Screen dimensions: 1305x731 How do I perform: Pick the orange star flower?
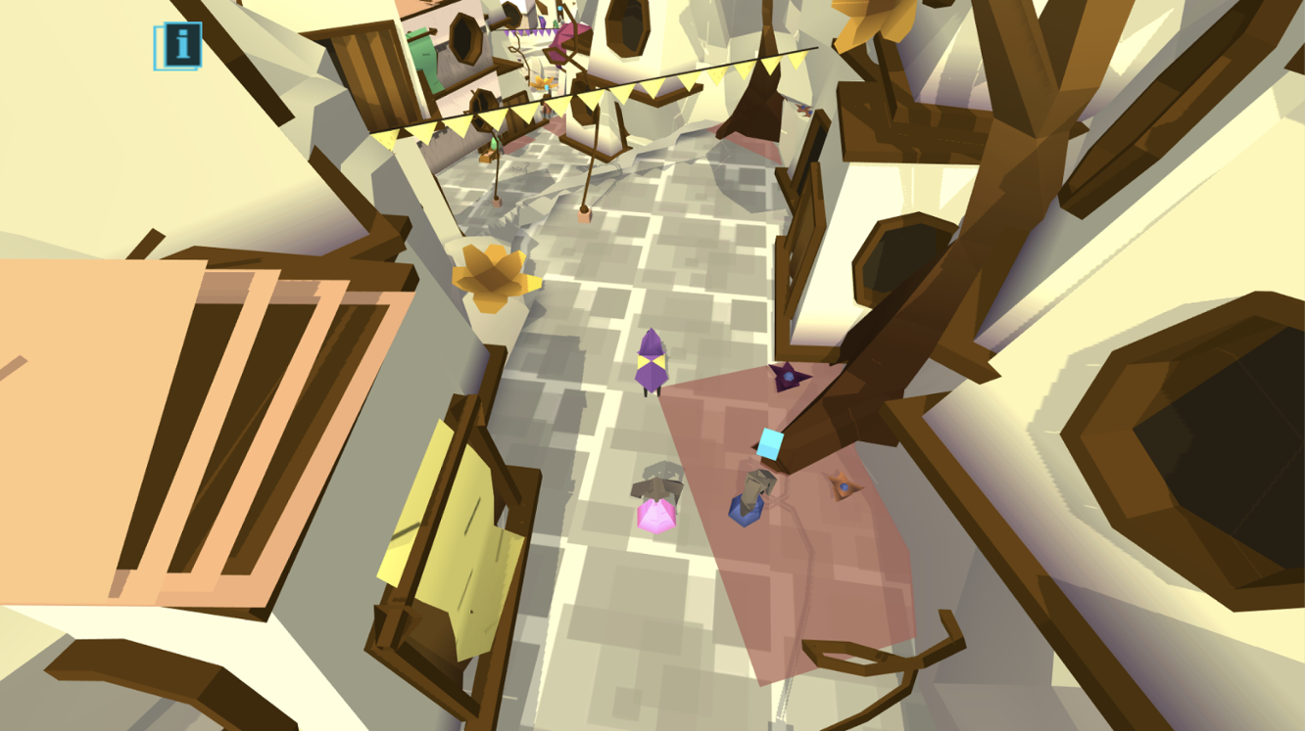tap(845, 486)
